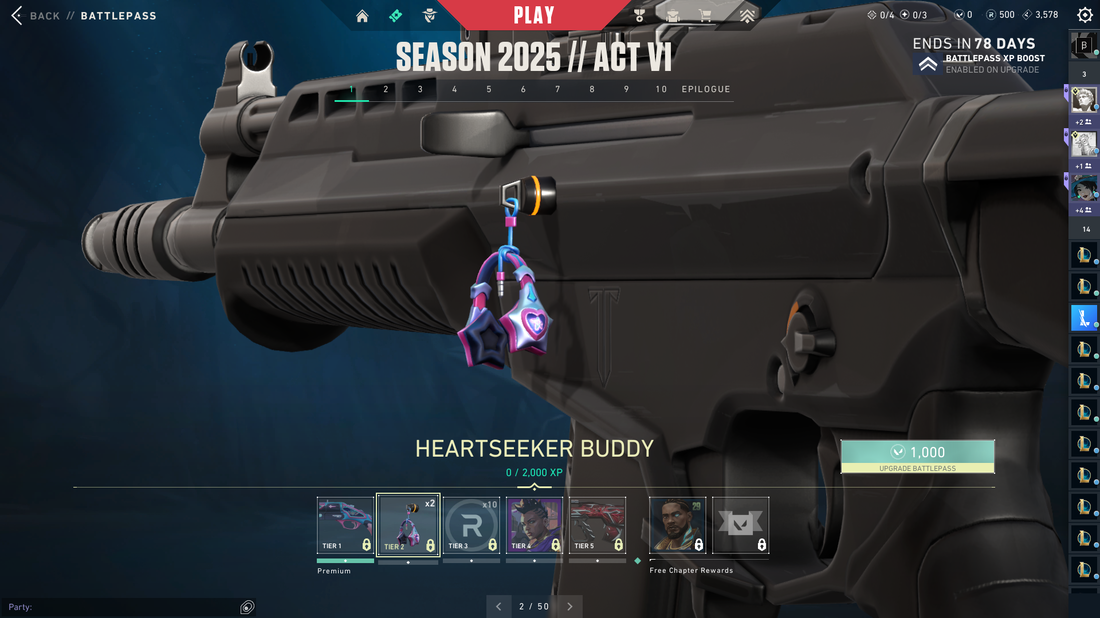Screen dimensions: 1100x618
Task: Select the Tier 5 red rifle reward
Action: click(x=597, y=525)
